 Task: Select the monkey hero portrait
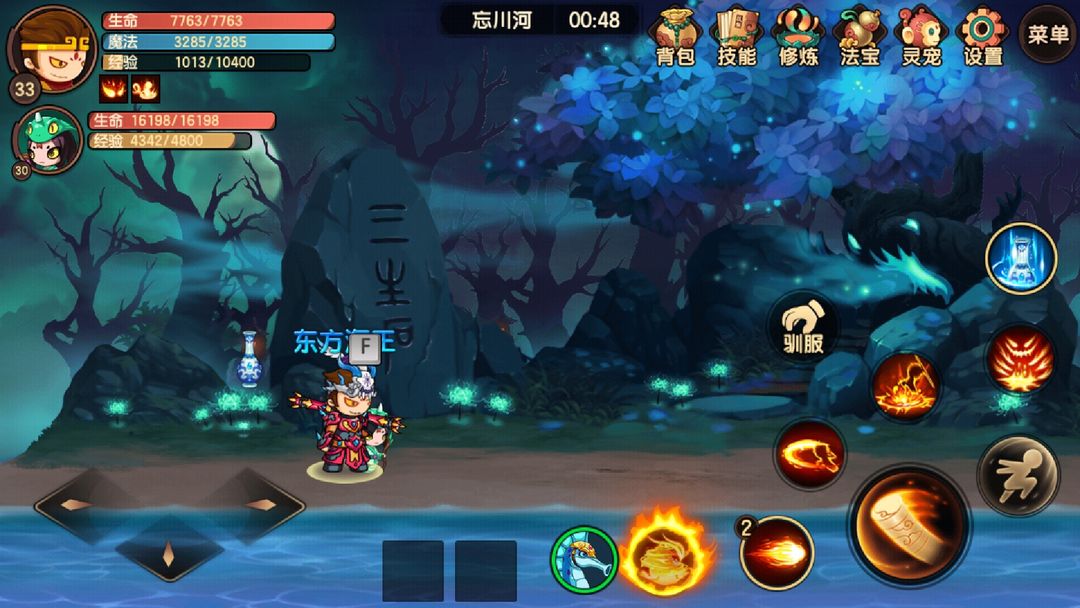pyautogui.click(x=50, y=46)
